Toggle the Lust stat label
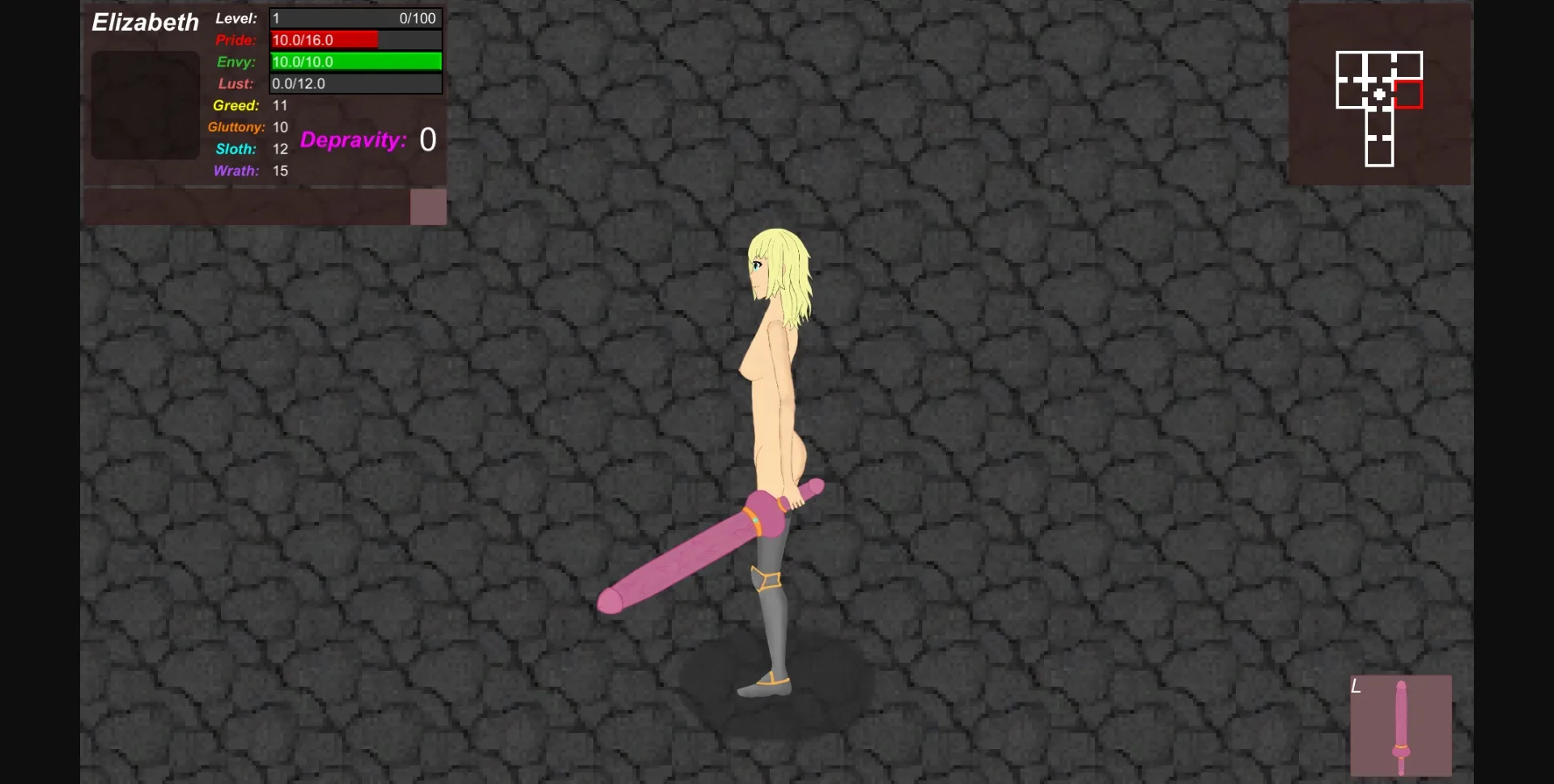This screenshot has width=1554, height=784. [x=234, y=83]
